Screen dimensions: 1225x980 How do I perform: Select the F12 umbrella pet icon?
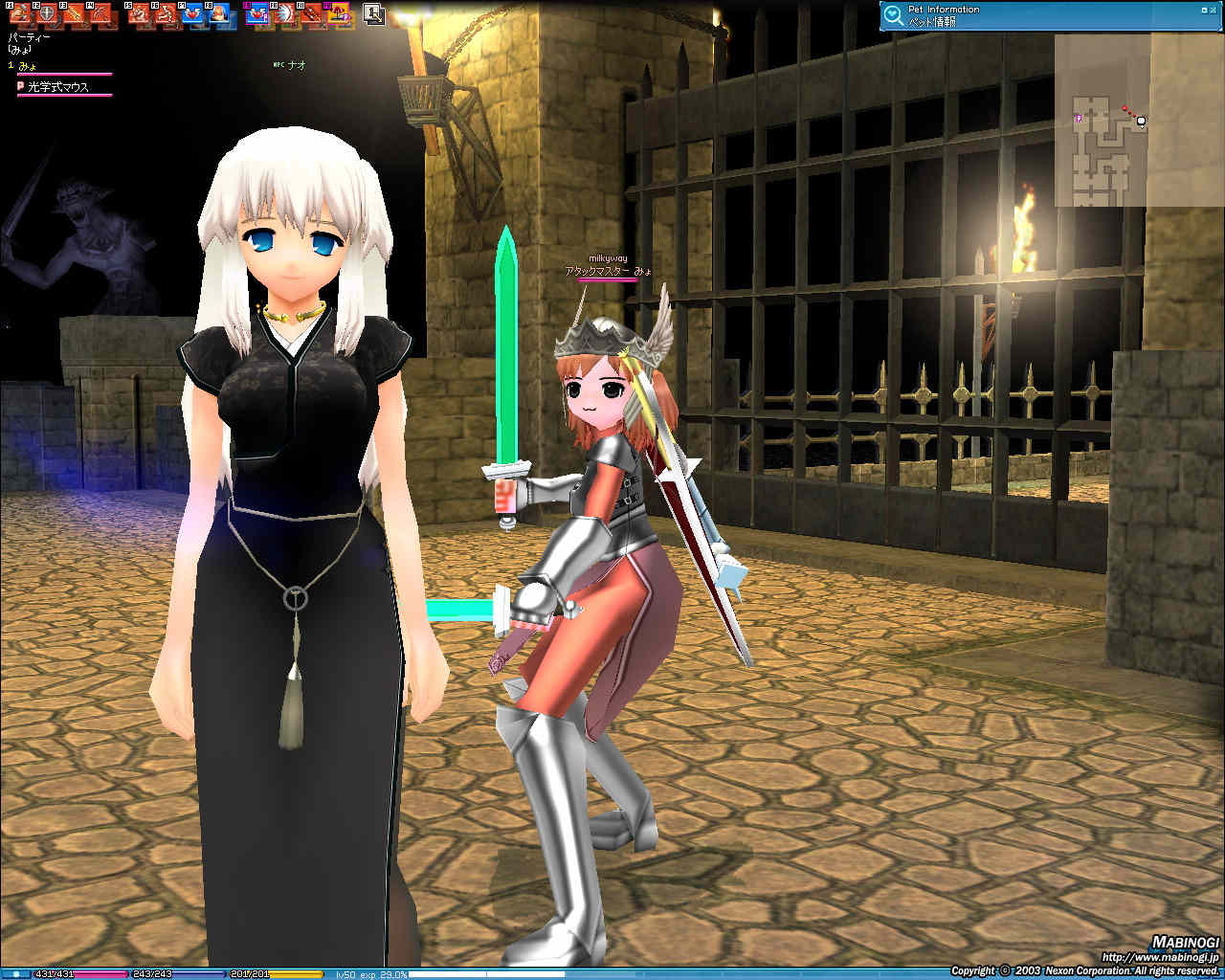pos(336,13)
